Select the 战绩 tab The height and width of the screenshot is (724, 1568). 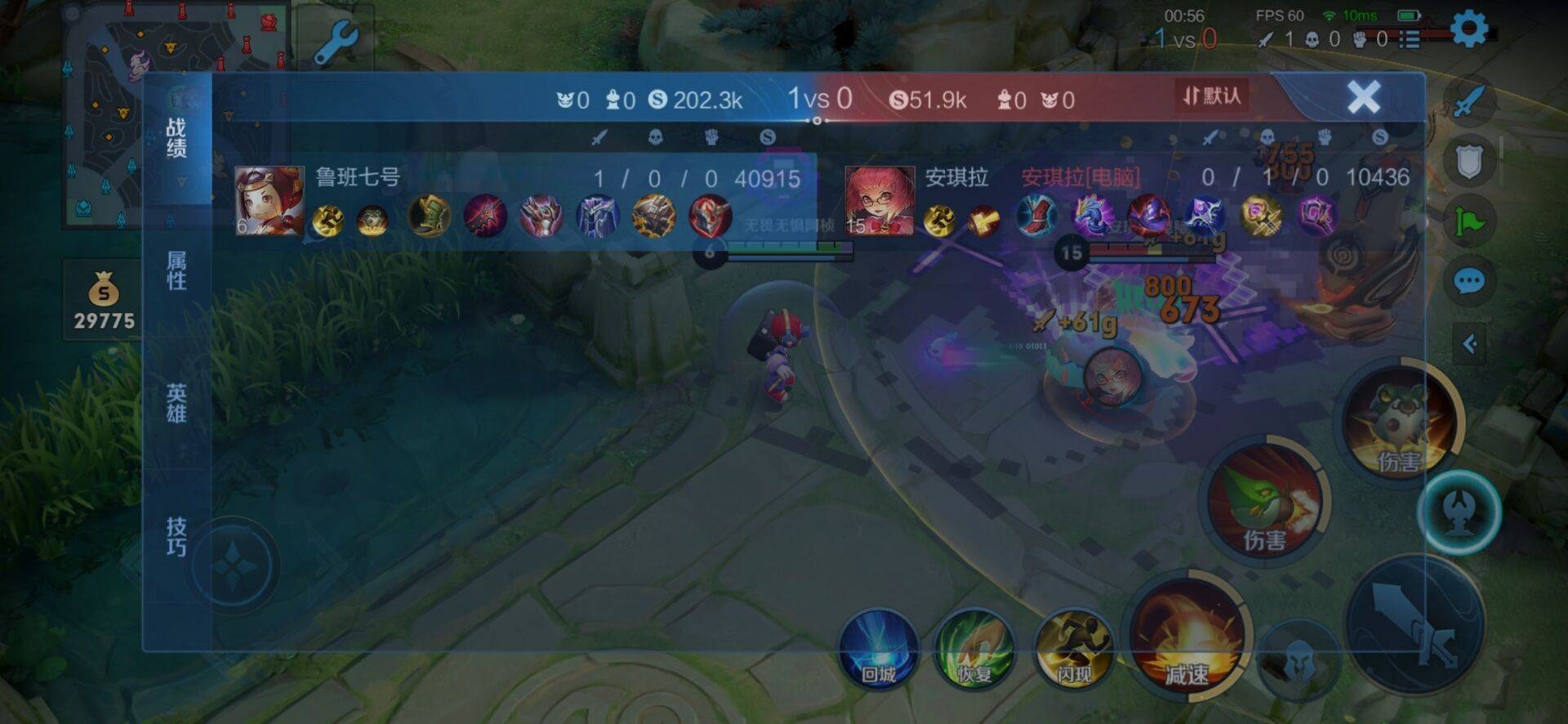coord(176,137)
